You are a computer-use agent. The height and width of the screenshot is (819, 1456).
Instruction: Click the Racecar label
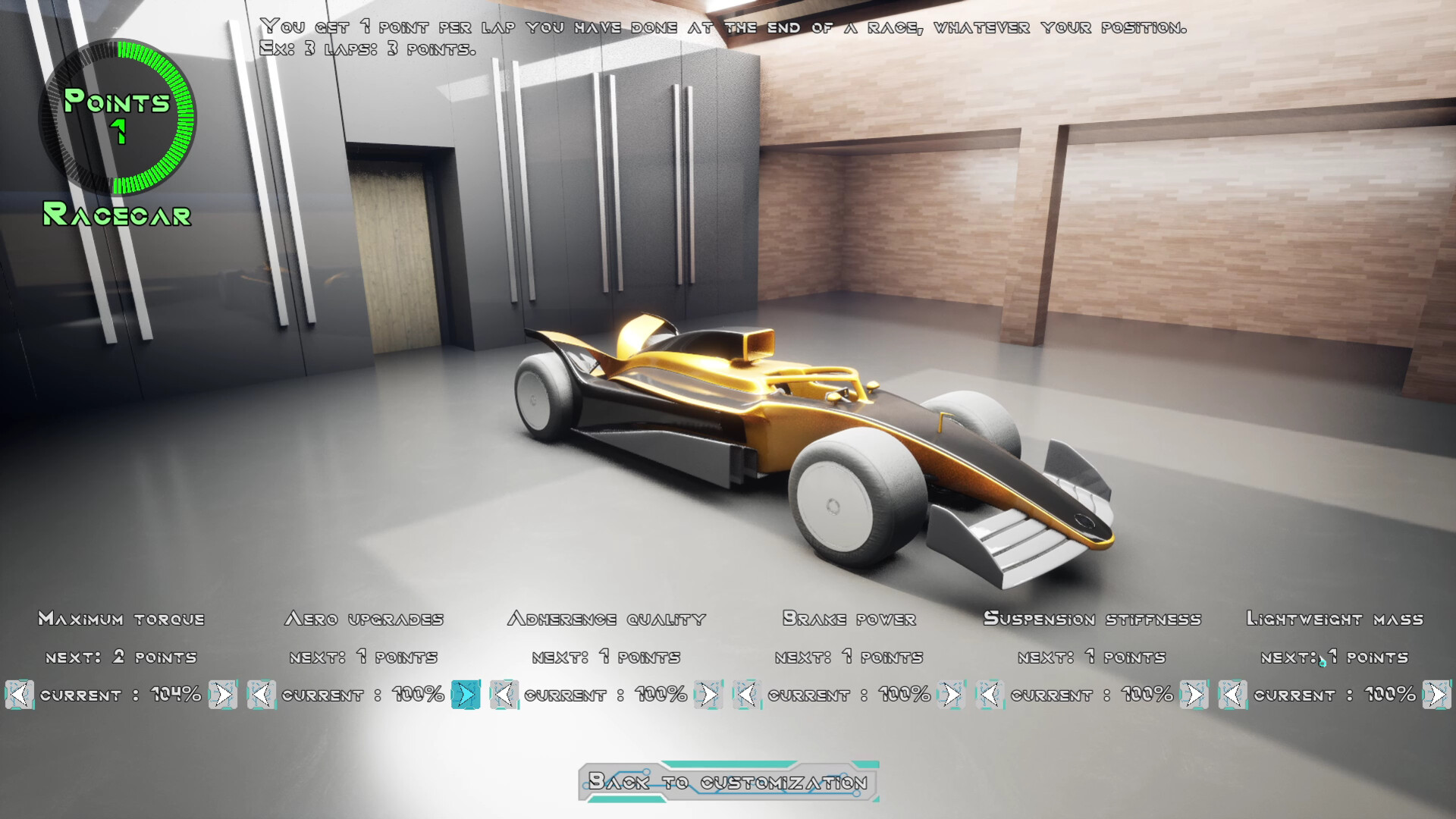[116, 218]
